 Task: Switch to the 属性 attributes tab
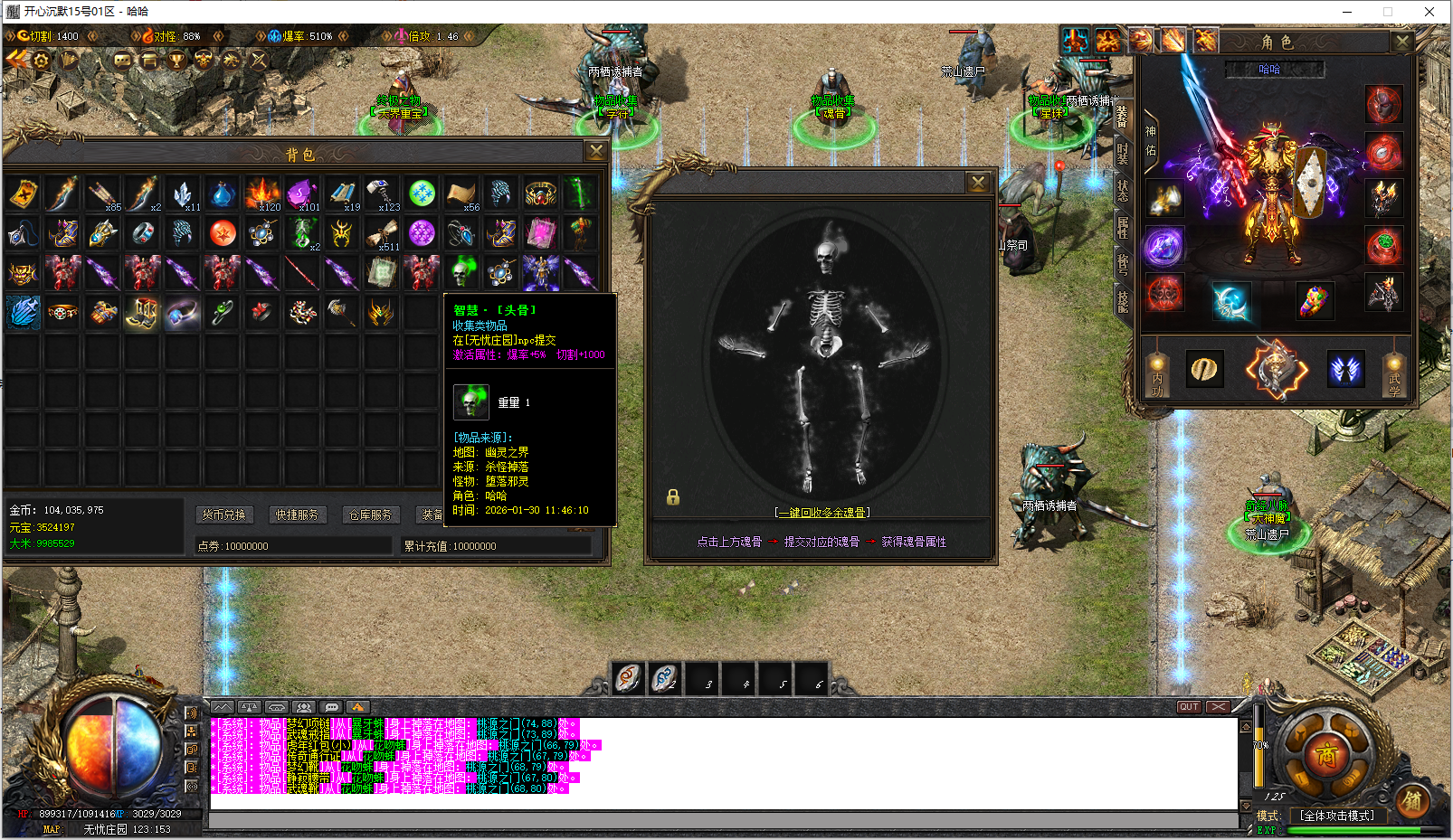[x=1123, y=227]
